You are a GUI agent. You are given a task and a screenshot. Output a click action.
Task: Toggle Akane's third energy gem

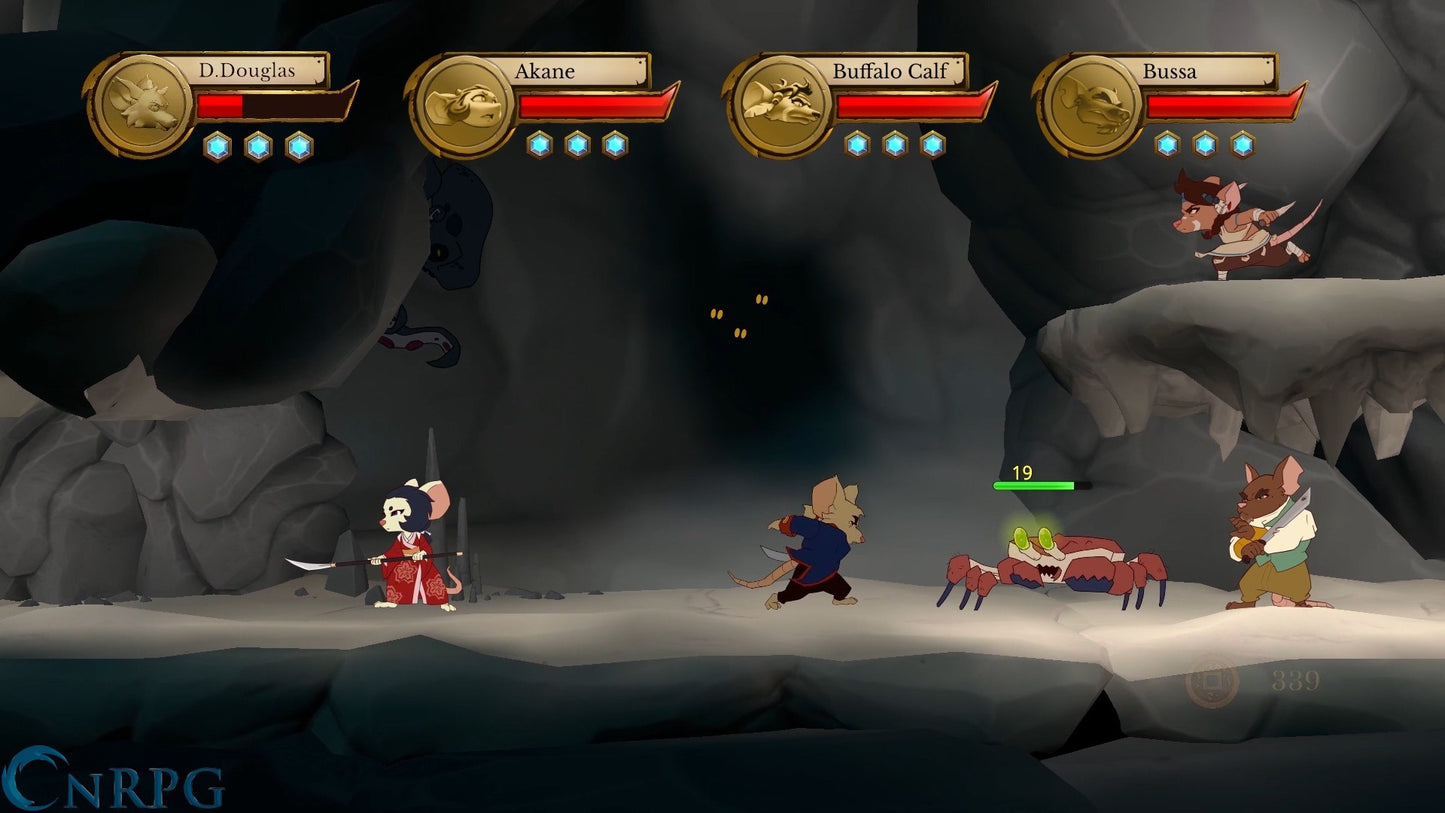[x=616, y=144]
